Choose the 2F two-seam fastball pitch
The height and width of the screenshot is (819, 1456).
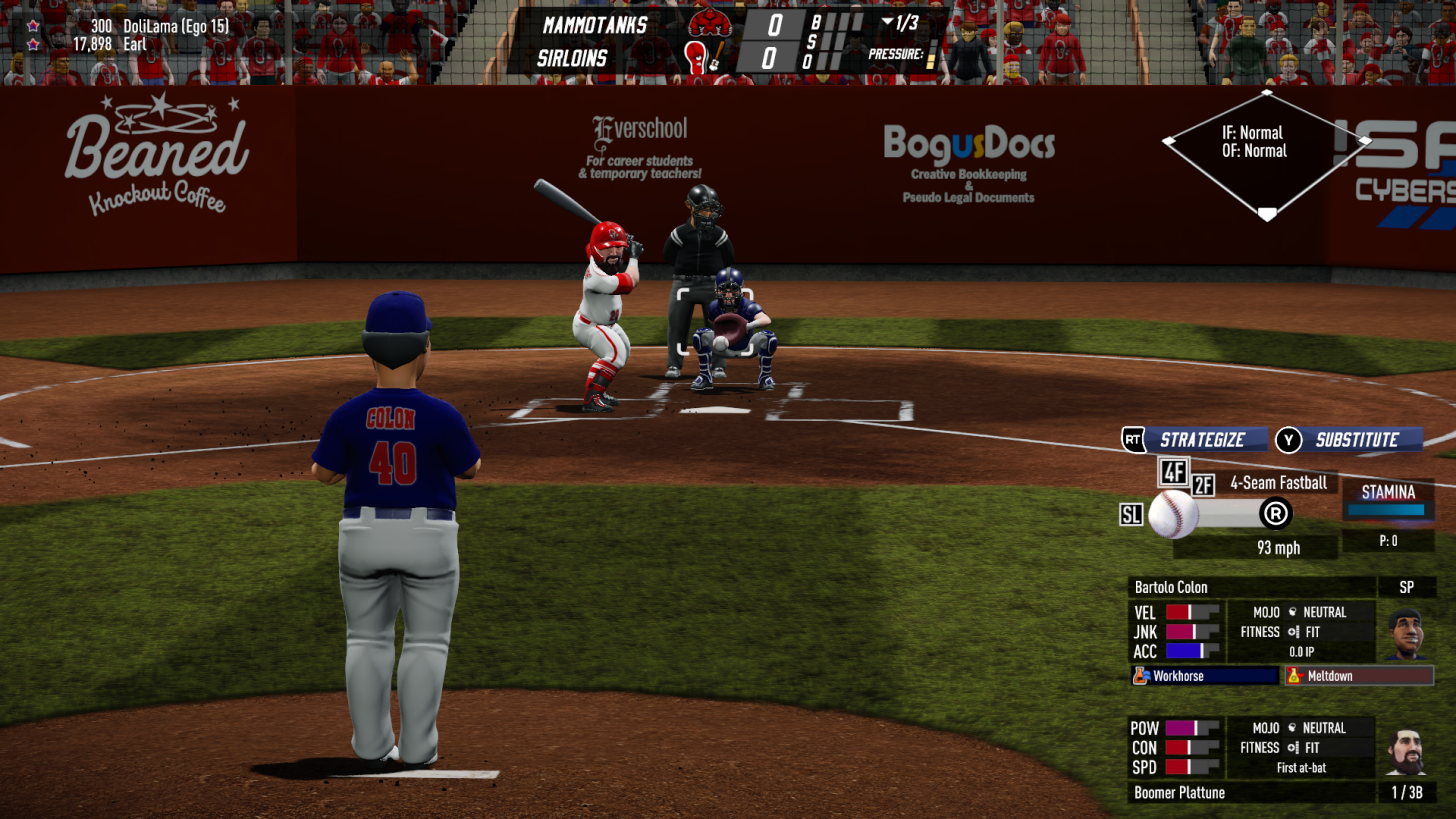click(1203, 486)
